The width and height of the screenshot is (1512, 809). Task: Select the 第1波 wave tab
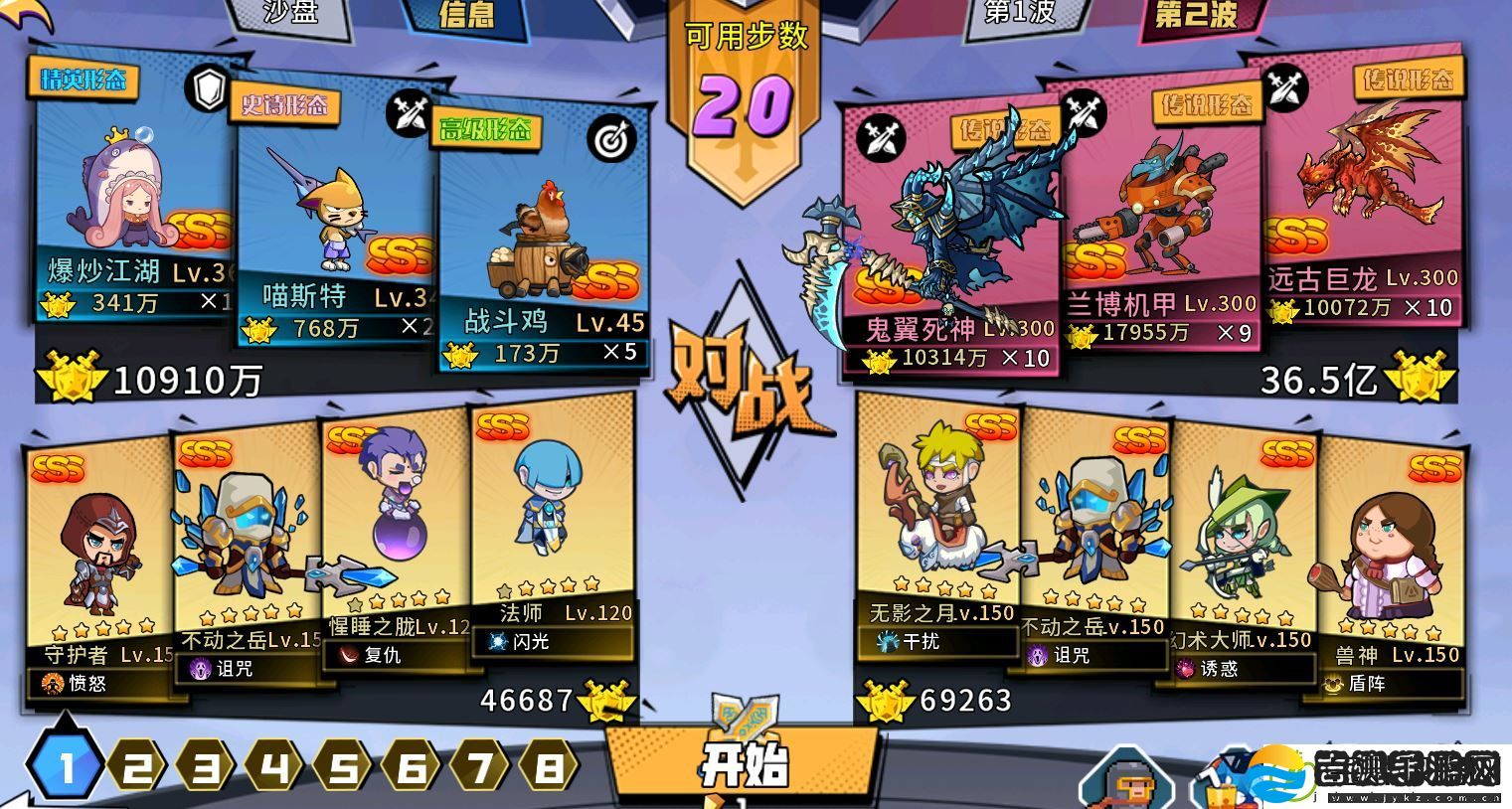point(1018,14)
